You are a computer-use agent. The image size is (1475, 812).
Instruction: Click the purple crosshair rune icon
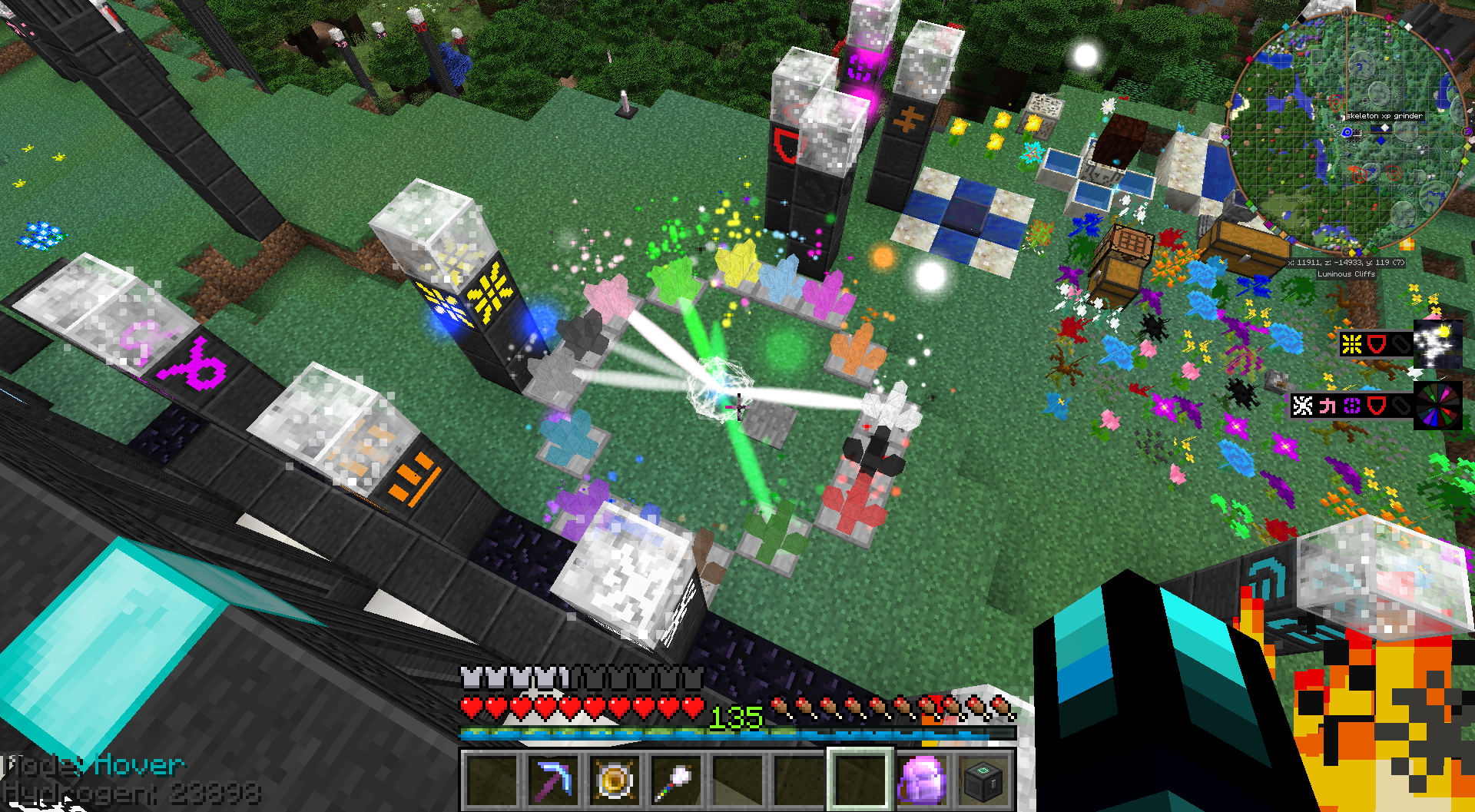(1352, 406)
